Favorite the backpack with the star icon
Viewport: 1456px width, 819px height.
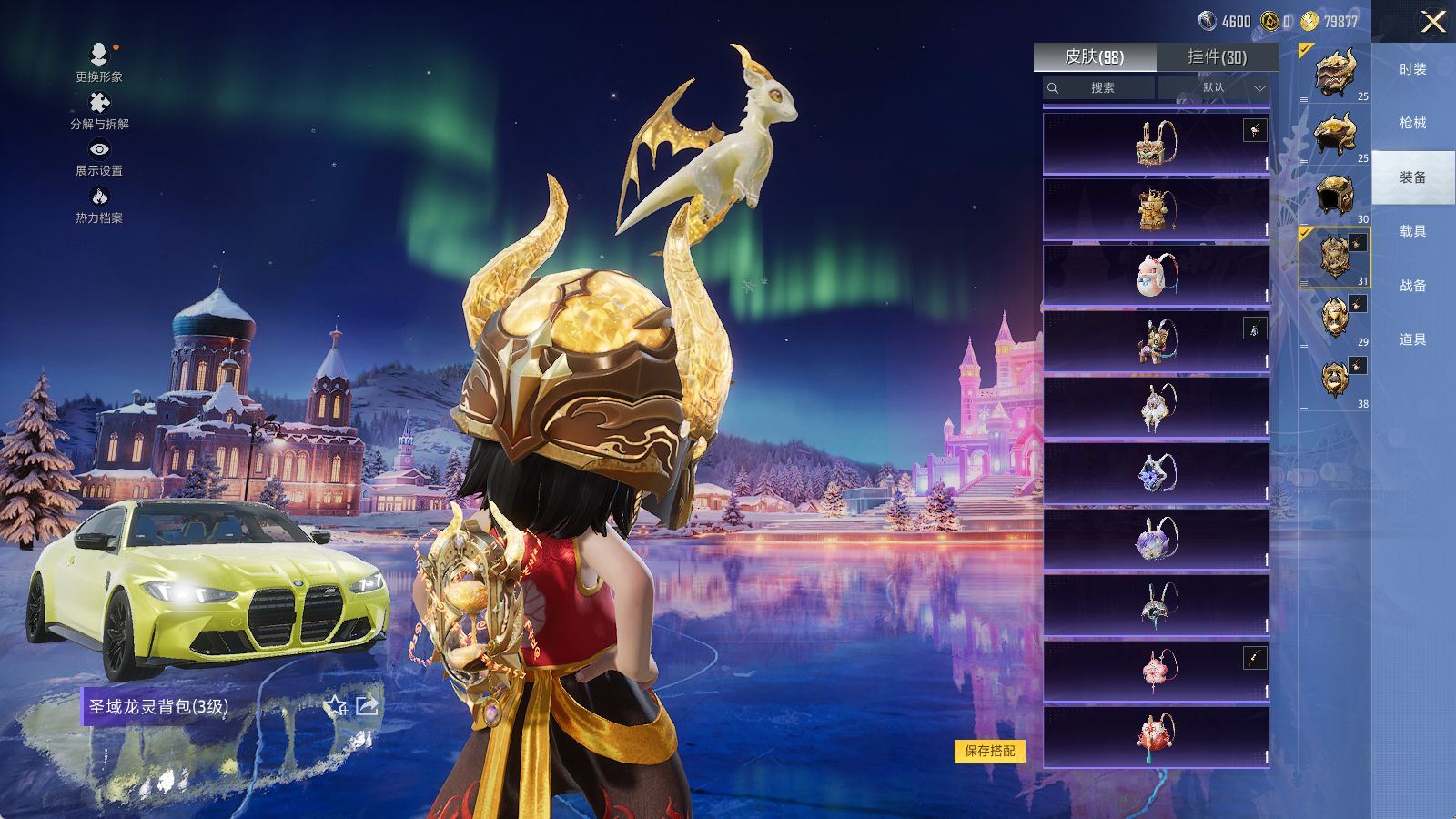(336, 706)
